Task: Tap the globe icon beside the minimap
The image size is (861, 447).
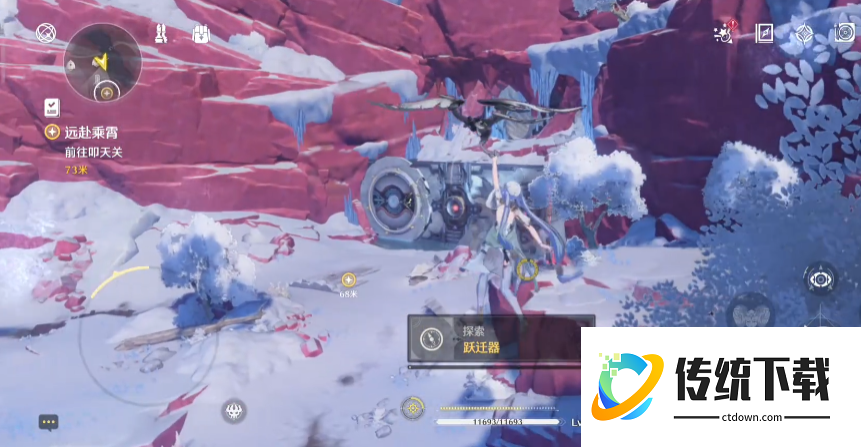Action: (45, 34)
